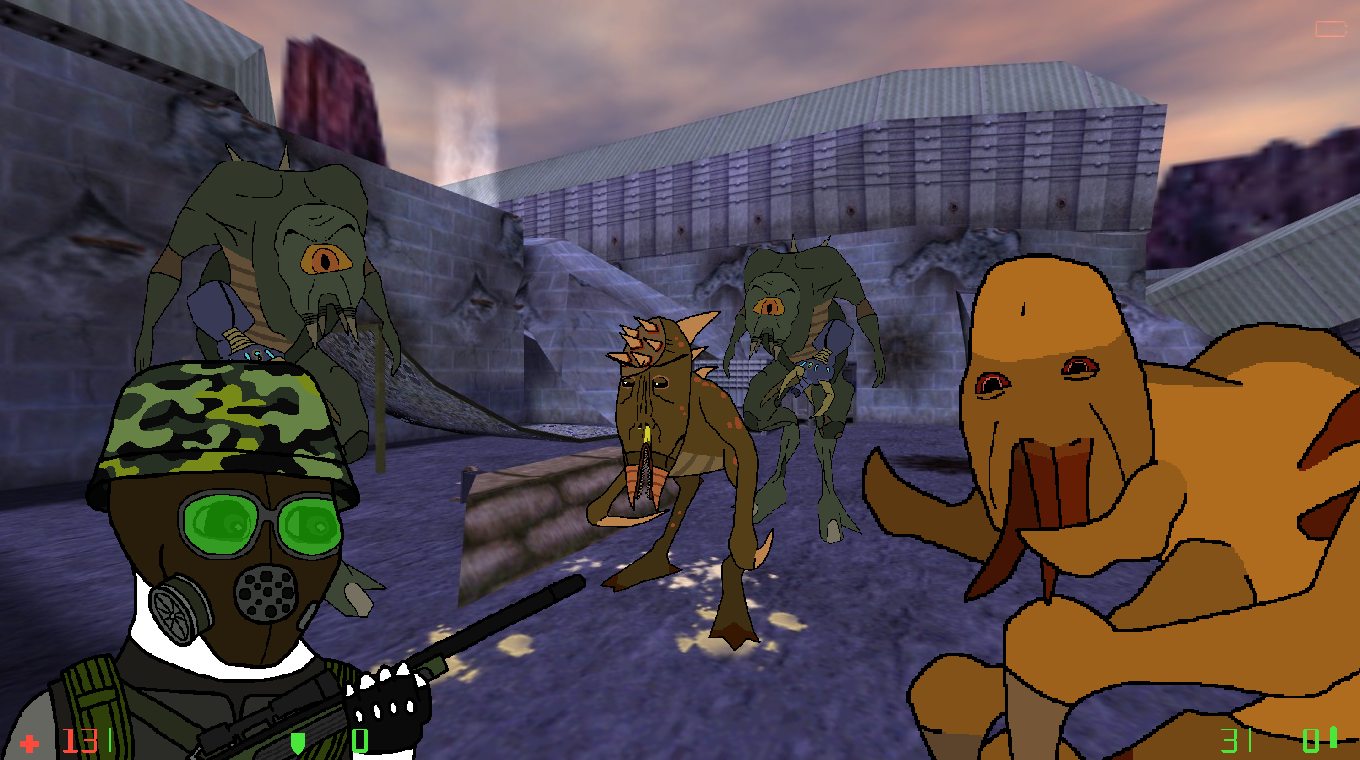
Task: Click the green armor shield icon
Action: [297, 742]
